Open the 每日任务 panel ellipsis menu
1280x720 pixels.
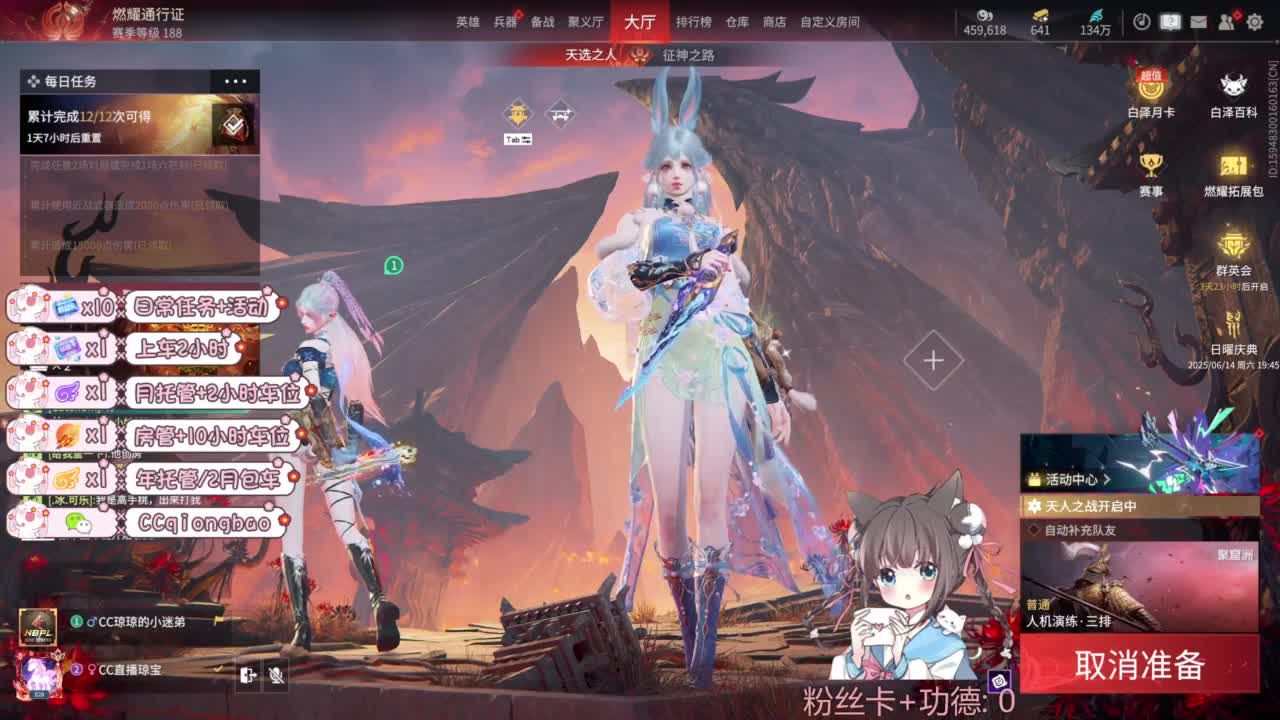coord(238,81)
